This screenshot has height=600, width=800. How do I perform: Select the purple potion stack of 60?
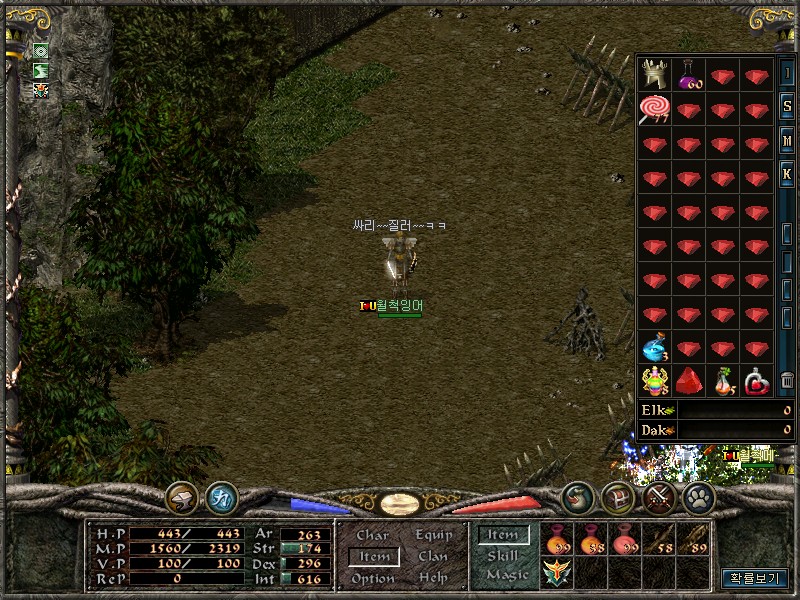click(689, 74)
